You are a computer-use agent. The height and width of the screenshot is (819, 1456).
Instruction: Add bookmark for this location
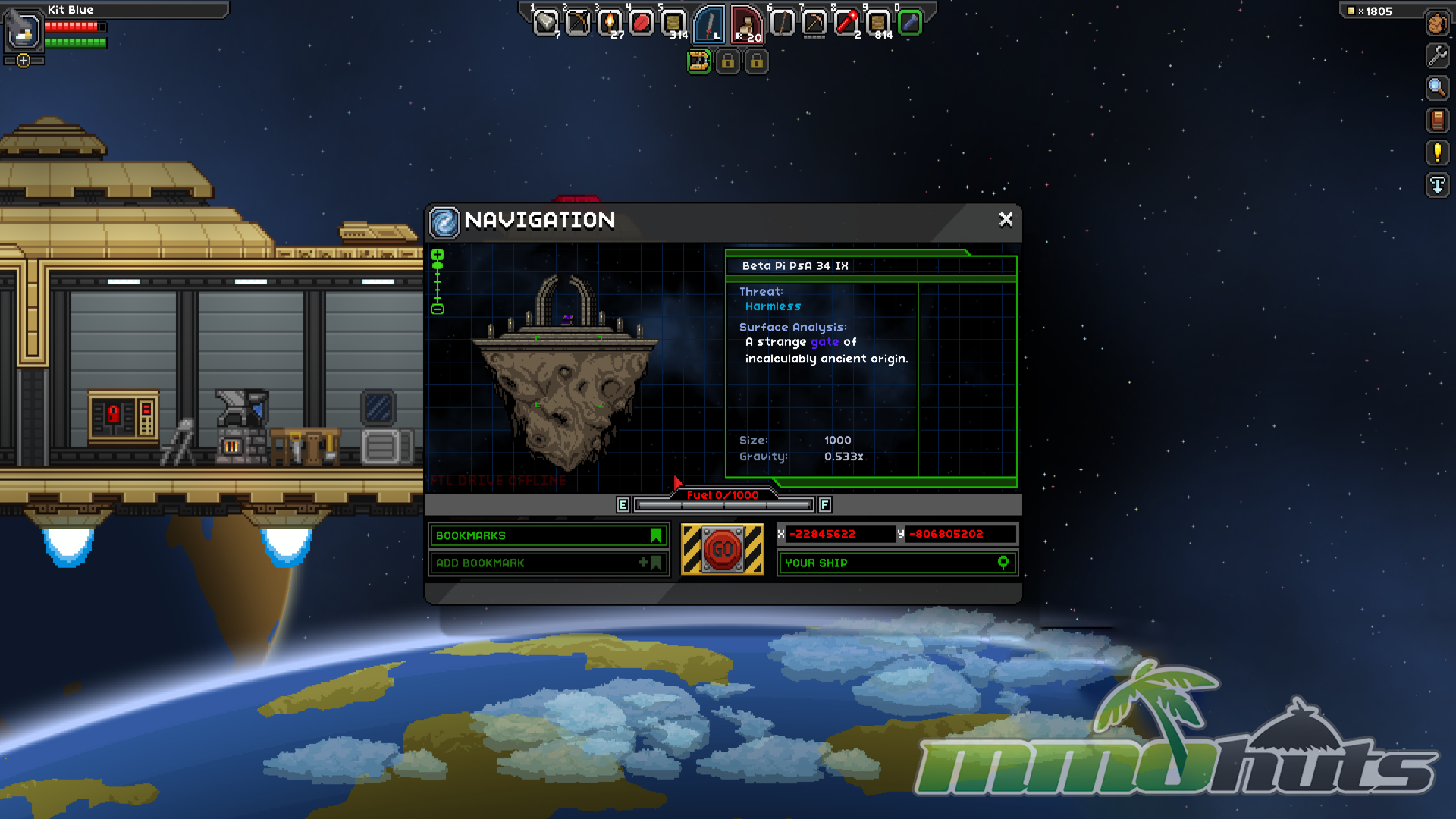coord(548,563)
